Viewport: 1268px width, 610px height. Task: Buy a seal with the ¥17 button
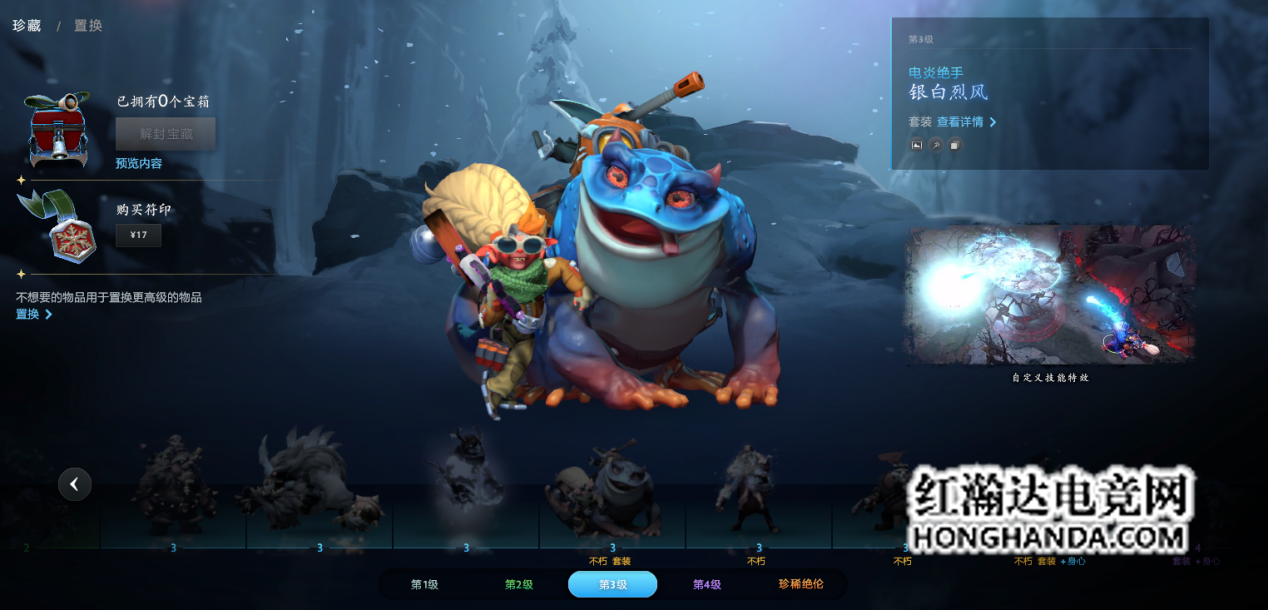pyautogui.click(x=138, y=236)
